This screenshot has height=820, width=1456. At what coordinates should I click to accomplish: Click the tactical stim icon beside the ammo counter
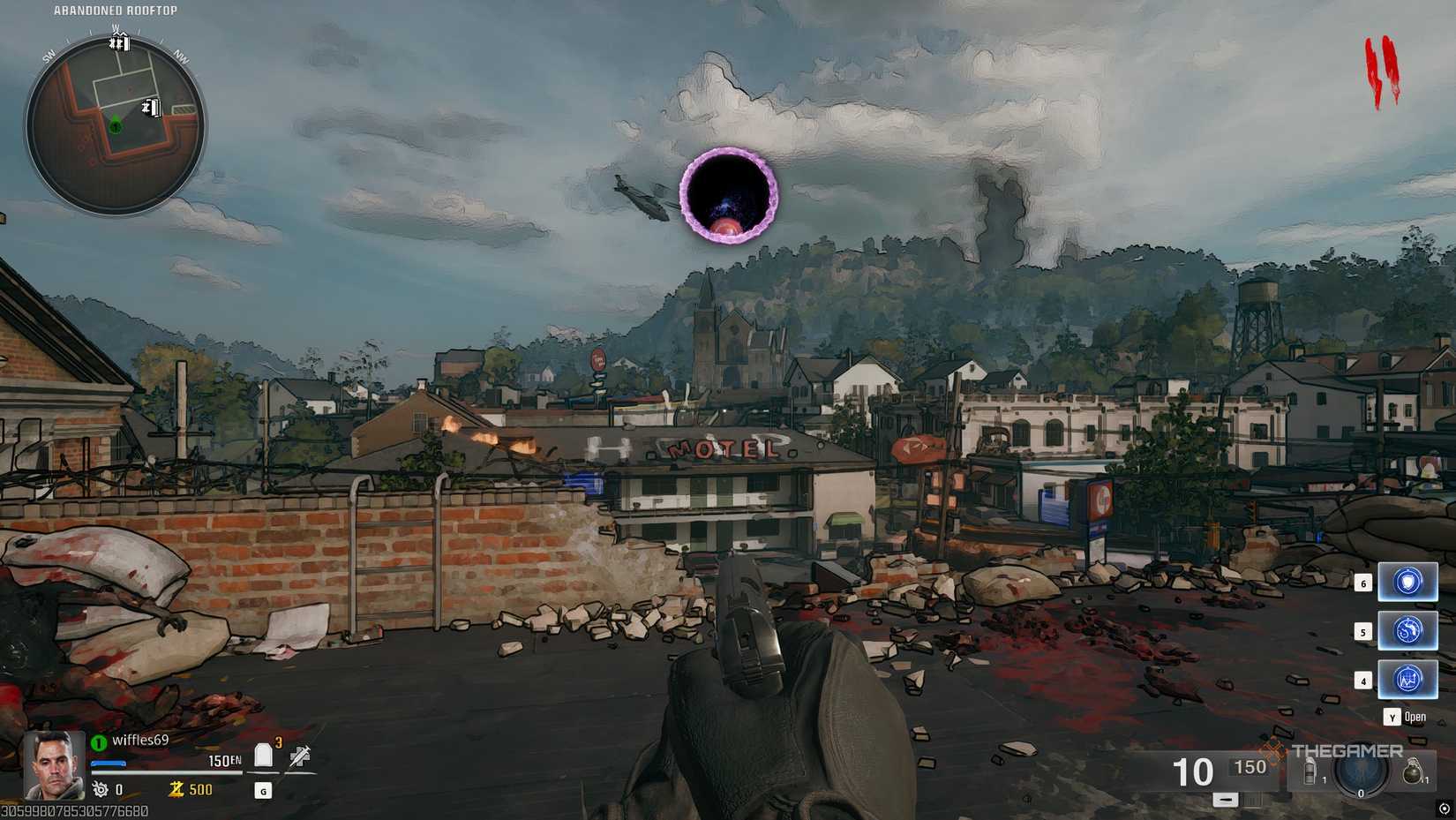point(1310,772)
